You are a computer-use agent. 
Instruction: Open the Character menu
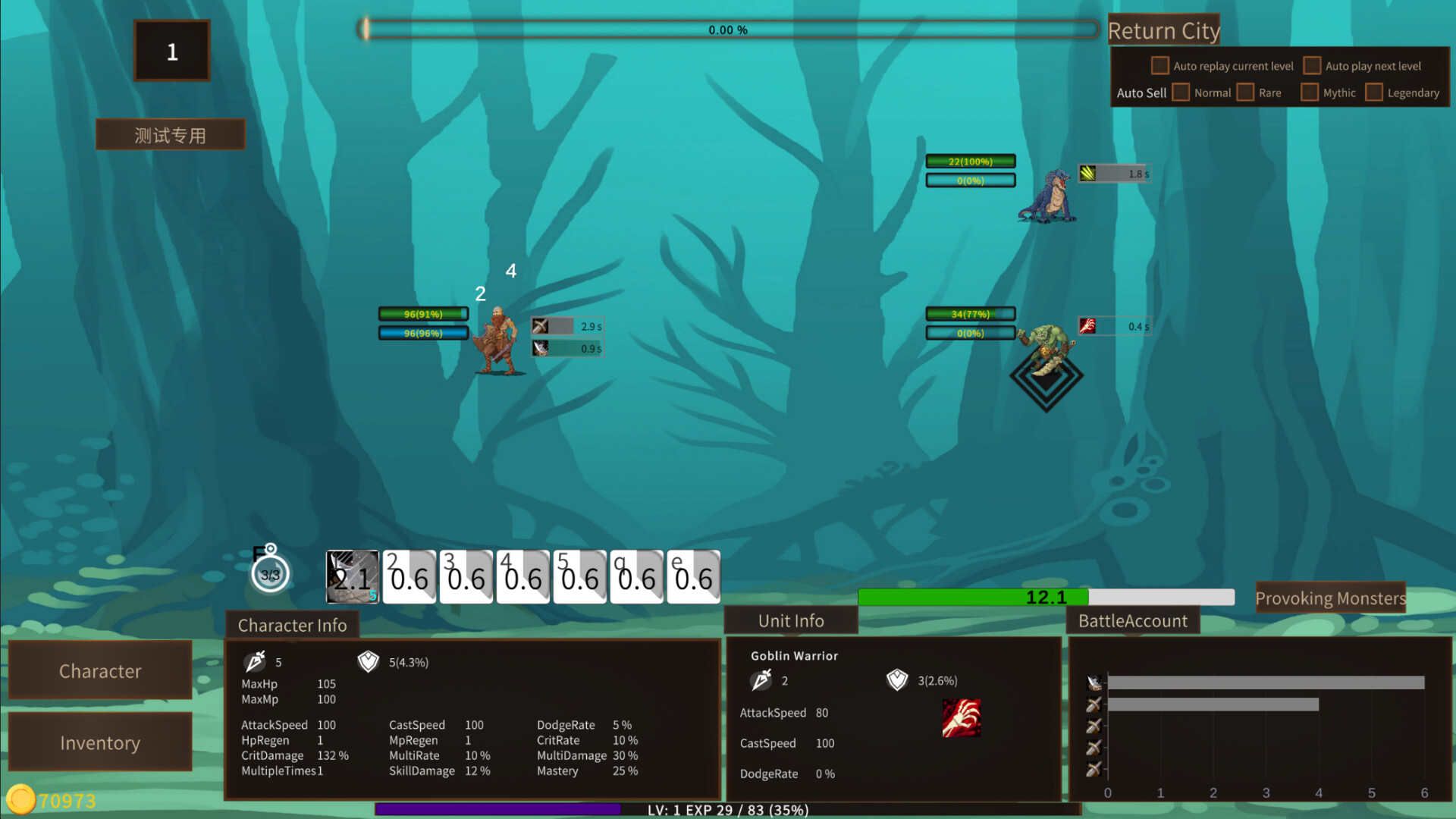coord(100,670)
